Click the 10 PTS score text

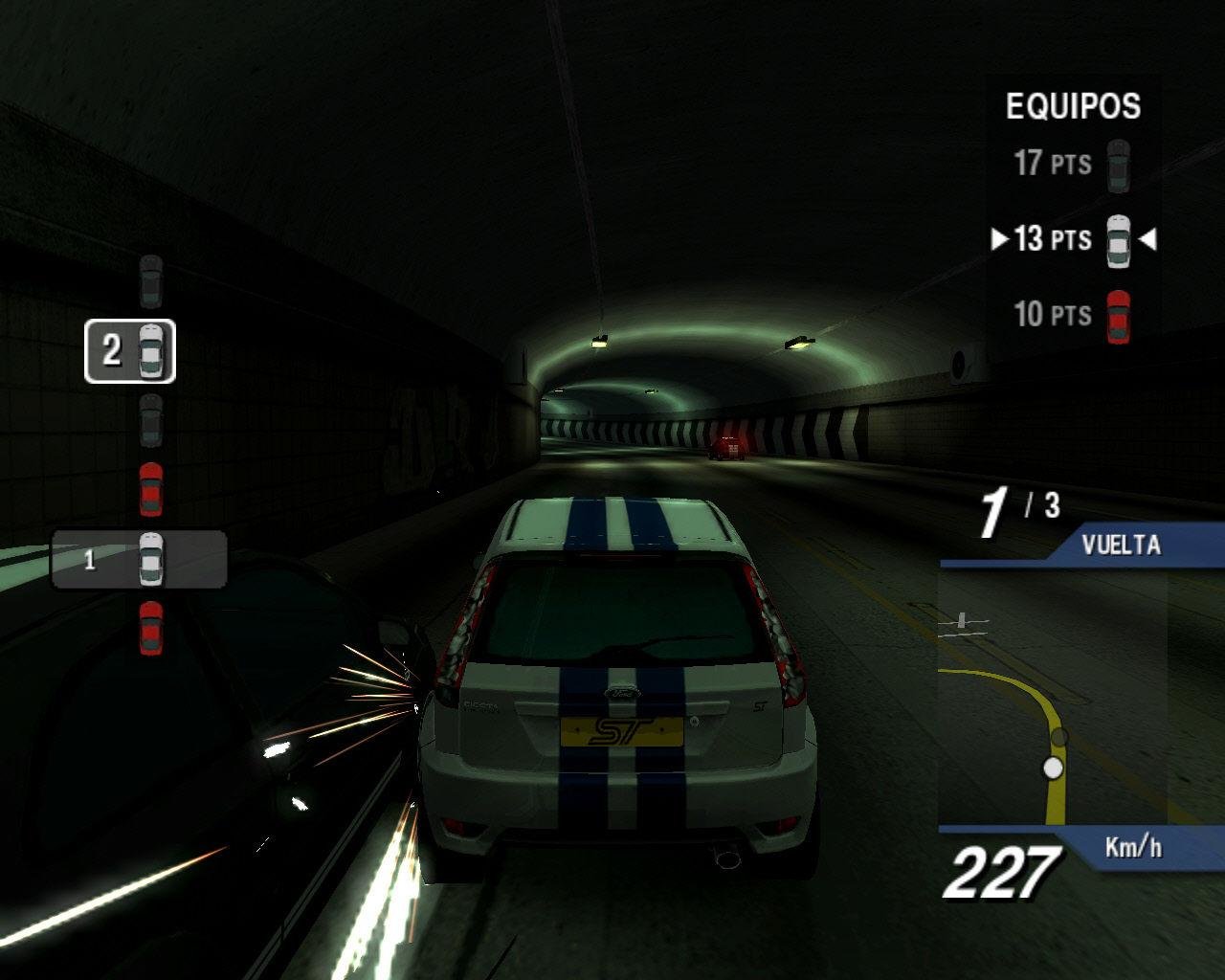(x=1052, y=314)
